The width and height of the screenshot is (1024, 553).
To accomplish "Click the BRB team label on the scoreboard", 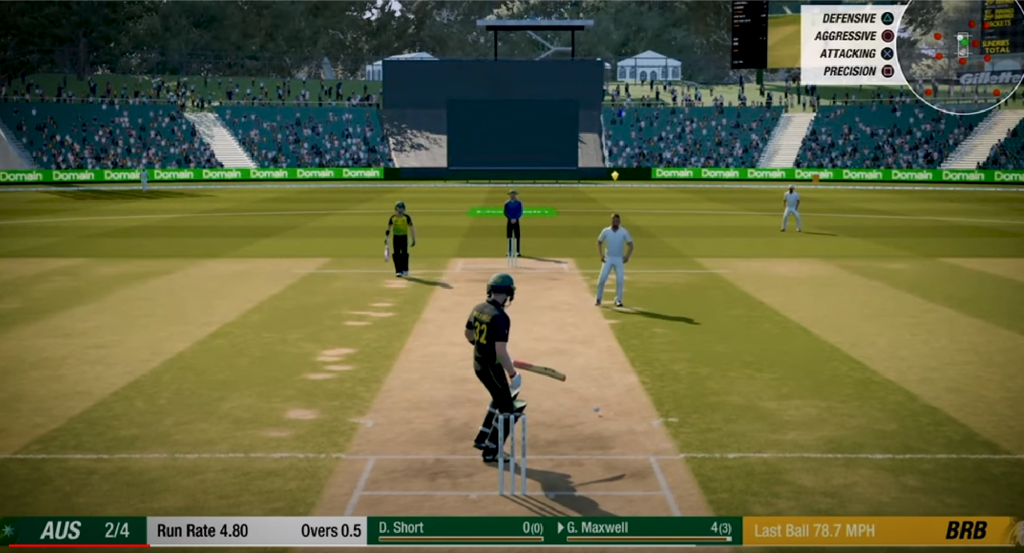I will pyautogui.click(x=966, y=531).
